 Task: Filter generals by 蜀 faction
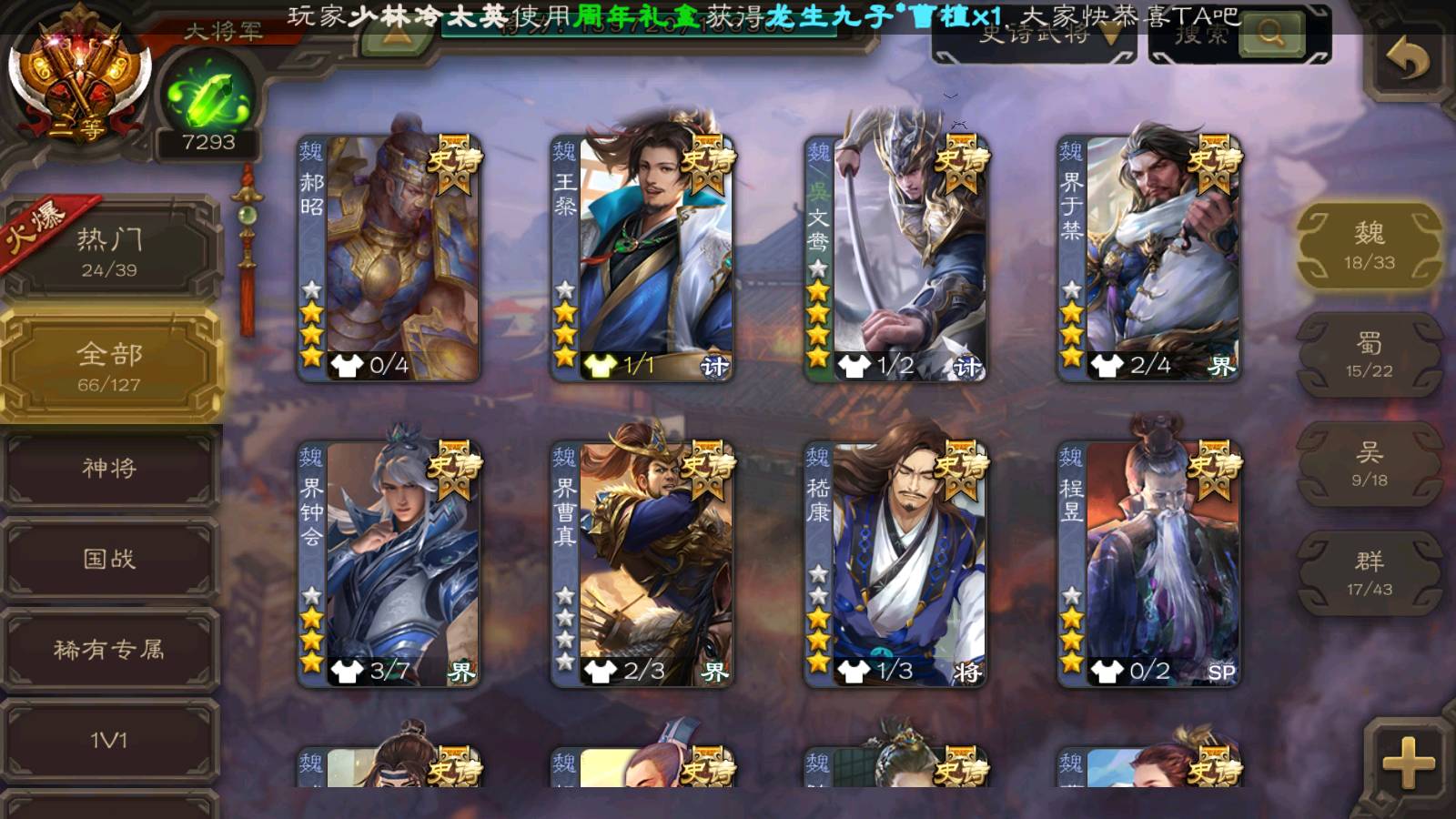tap(1369, 355)
